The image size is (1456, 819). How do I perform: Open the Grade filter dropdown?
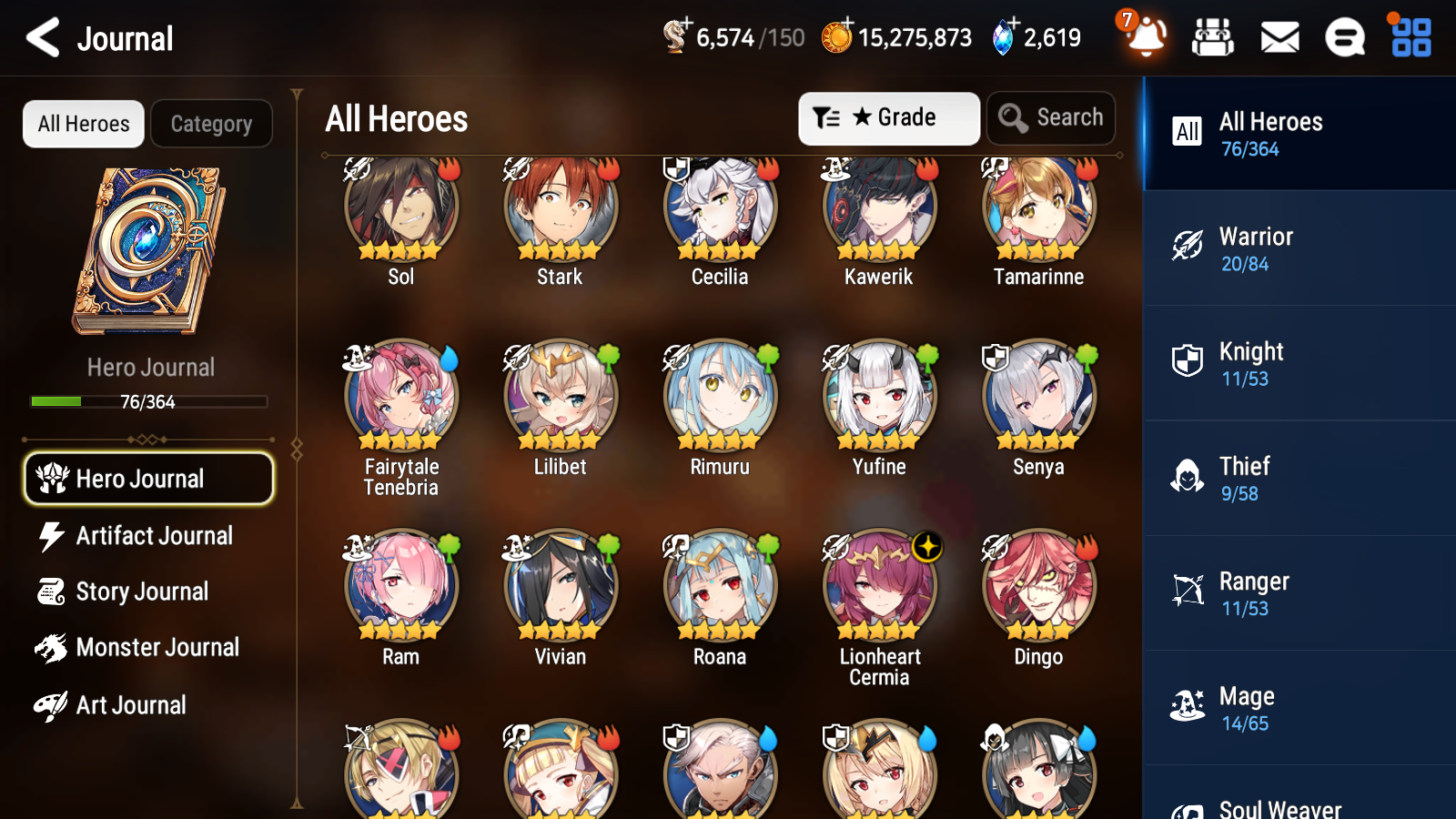click(888, 117)
